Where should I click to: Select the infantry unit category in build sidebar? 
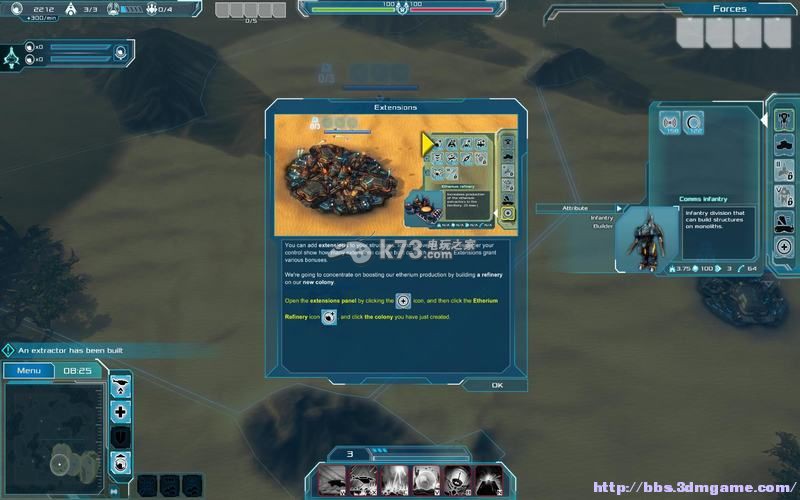[784, 119]
